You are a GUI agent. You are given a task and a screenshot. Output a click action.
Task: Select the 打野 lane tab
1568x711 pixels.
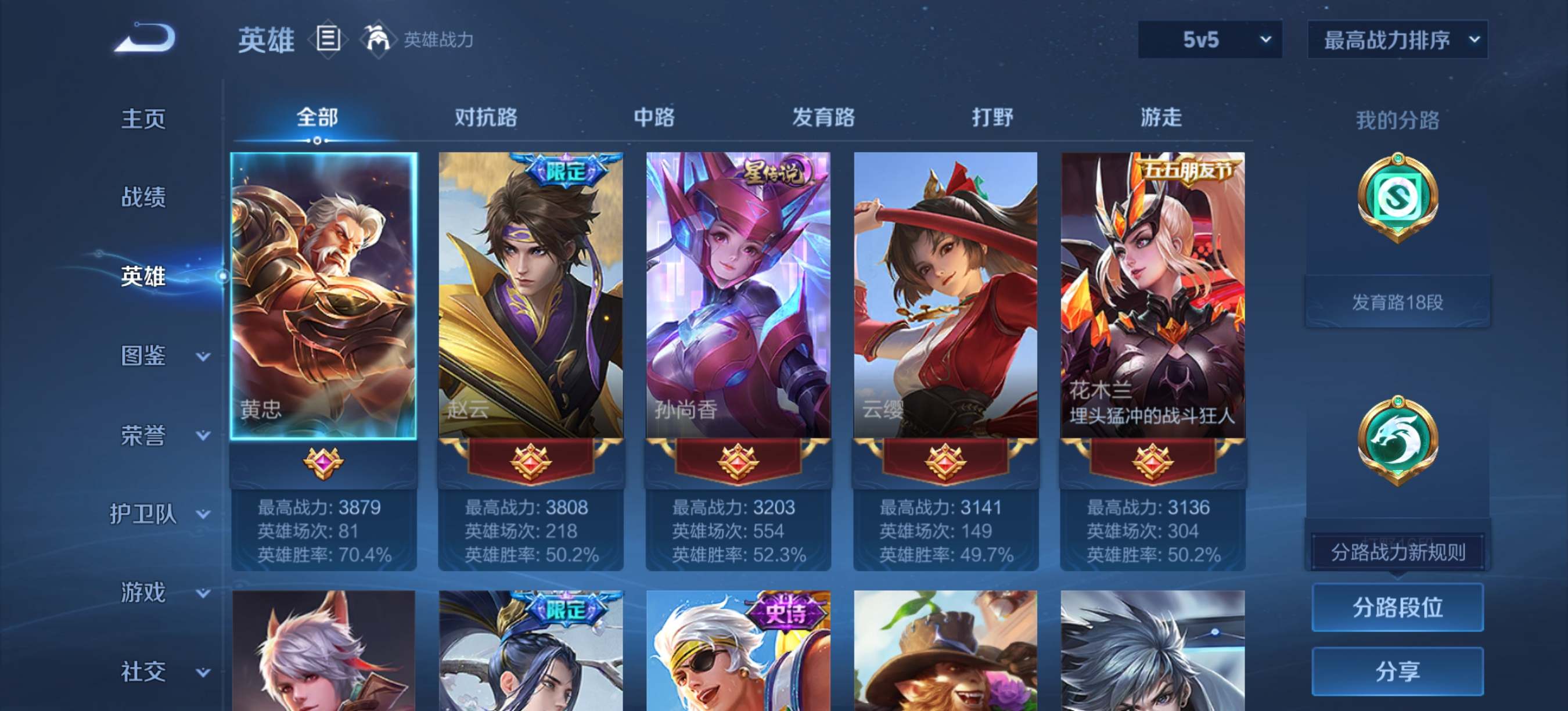point(991,117)
